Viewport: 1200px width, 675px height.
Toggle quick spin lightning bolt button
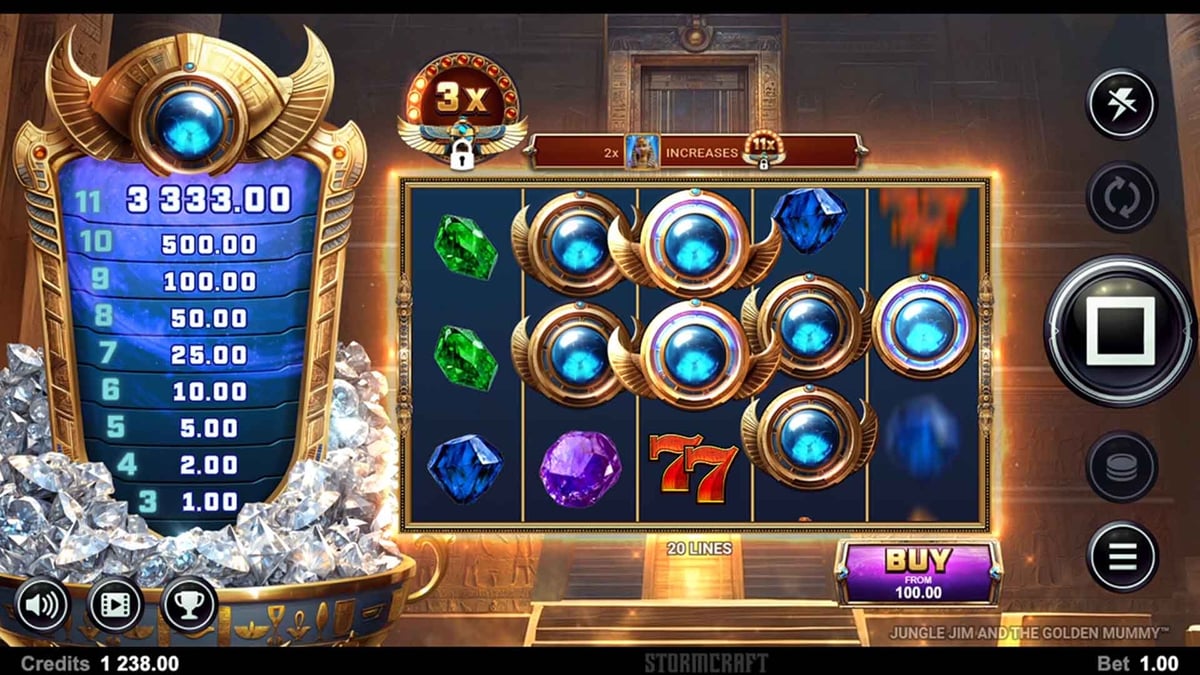tap(1121, 104)
